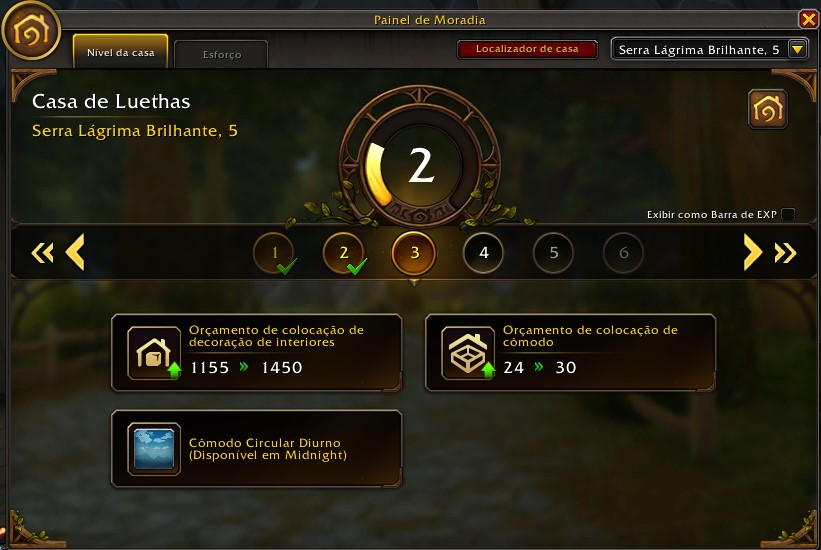
Task: Open the Esforço tab
Action: click(221, 55)
